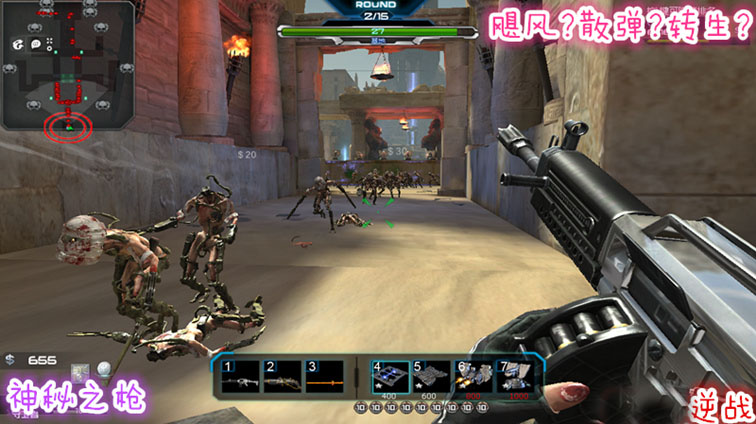
Task: Open the chat bubble icon on minimap
Action: [x=36, y=44]
